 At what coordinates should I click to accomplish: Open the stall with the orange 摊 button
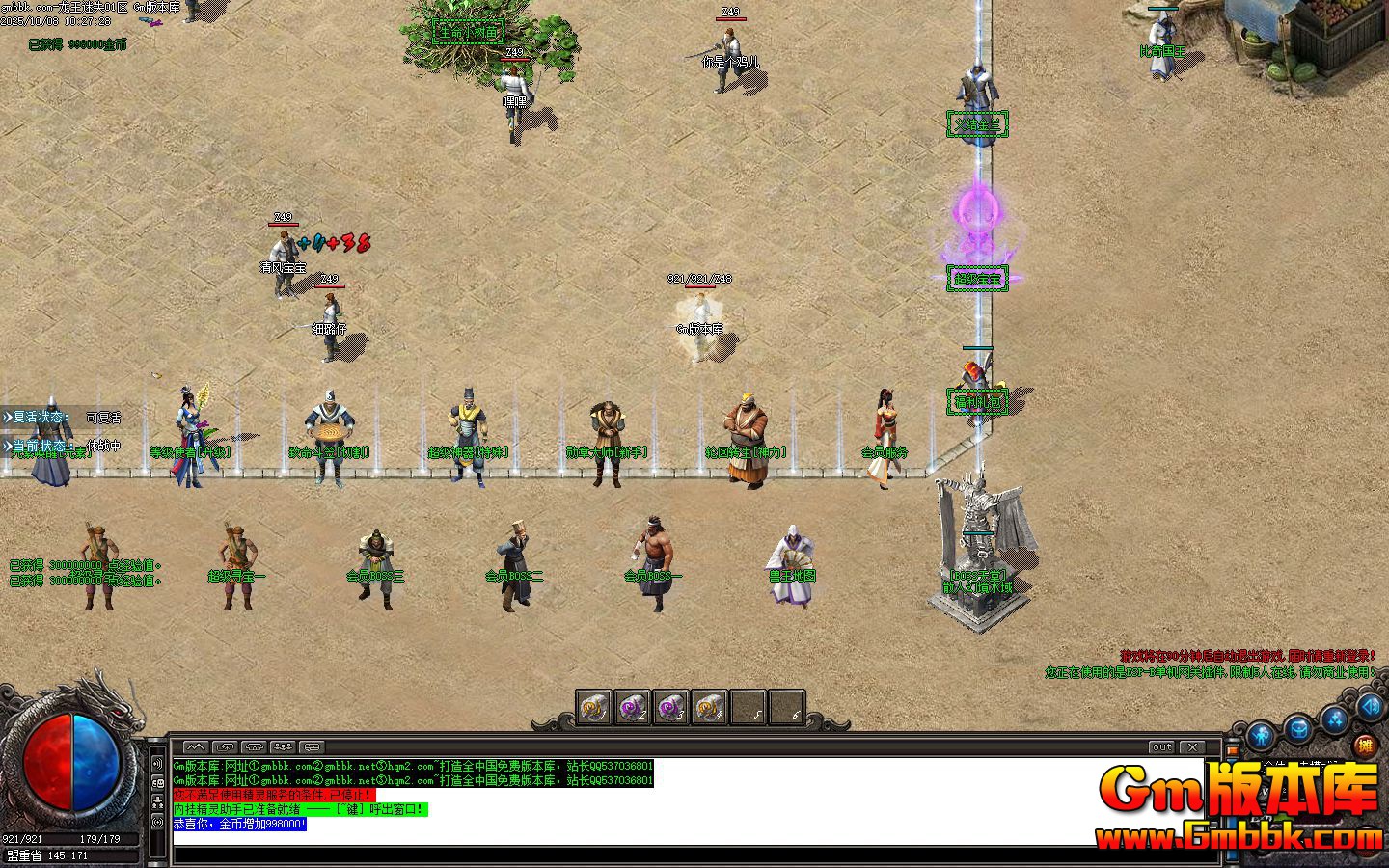pyautogui.click(x=1364, y=746)
